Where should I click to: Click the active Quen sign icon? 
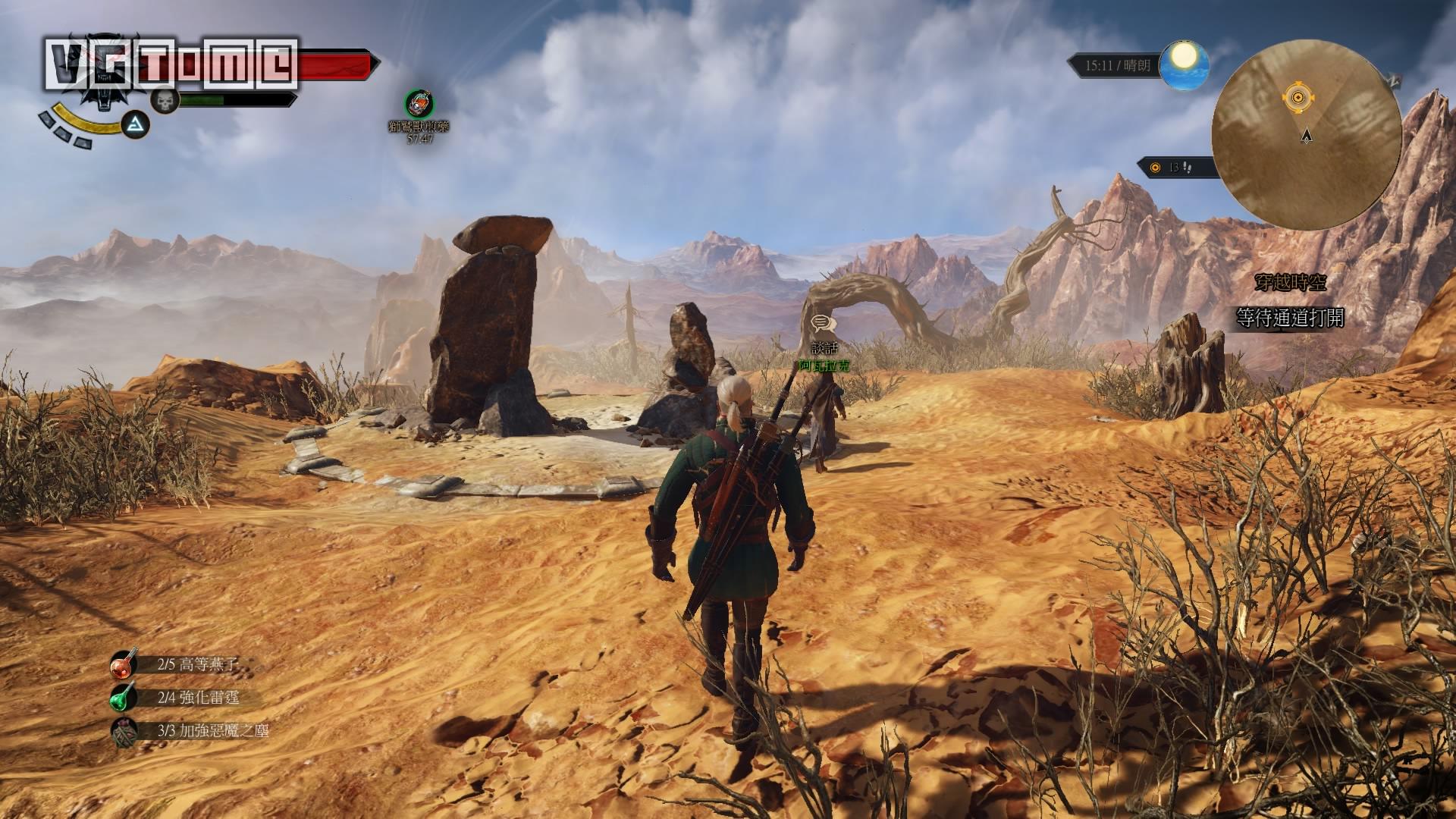[x=136, y=124]
